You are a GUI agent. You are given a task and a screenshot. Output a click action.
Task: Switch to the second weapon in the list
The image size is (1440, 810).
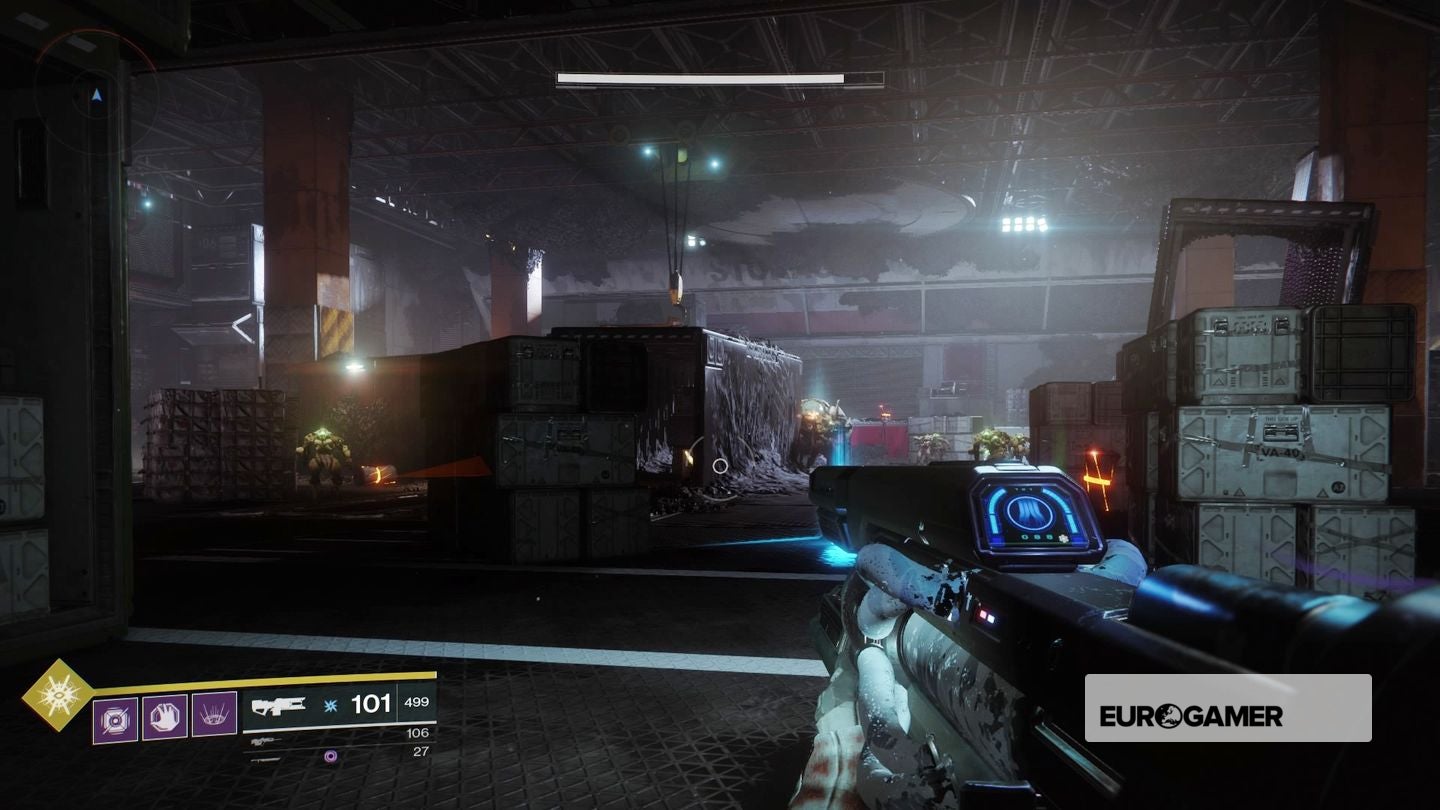[263, 741]
